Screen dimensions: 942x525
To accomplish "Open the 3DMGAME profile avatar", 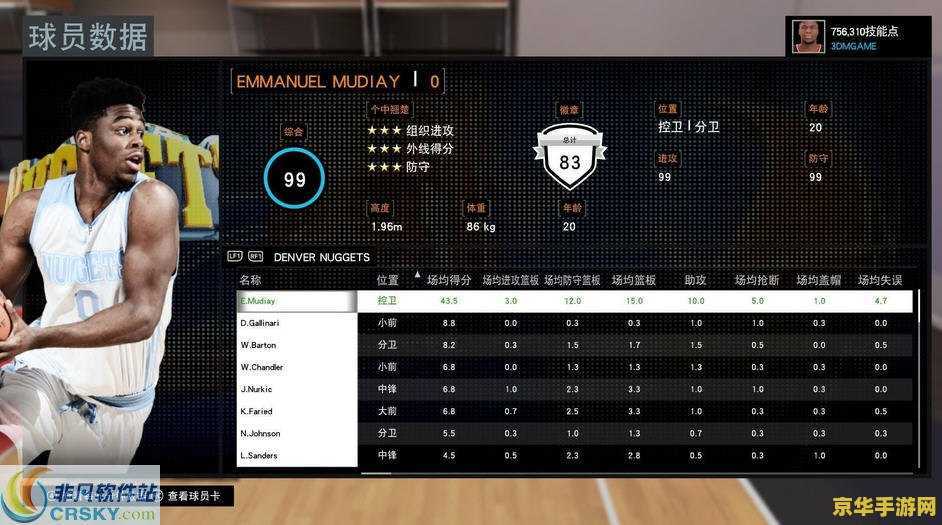I will [x=808, y=37].
